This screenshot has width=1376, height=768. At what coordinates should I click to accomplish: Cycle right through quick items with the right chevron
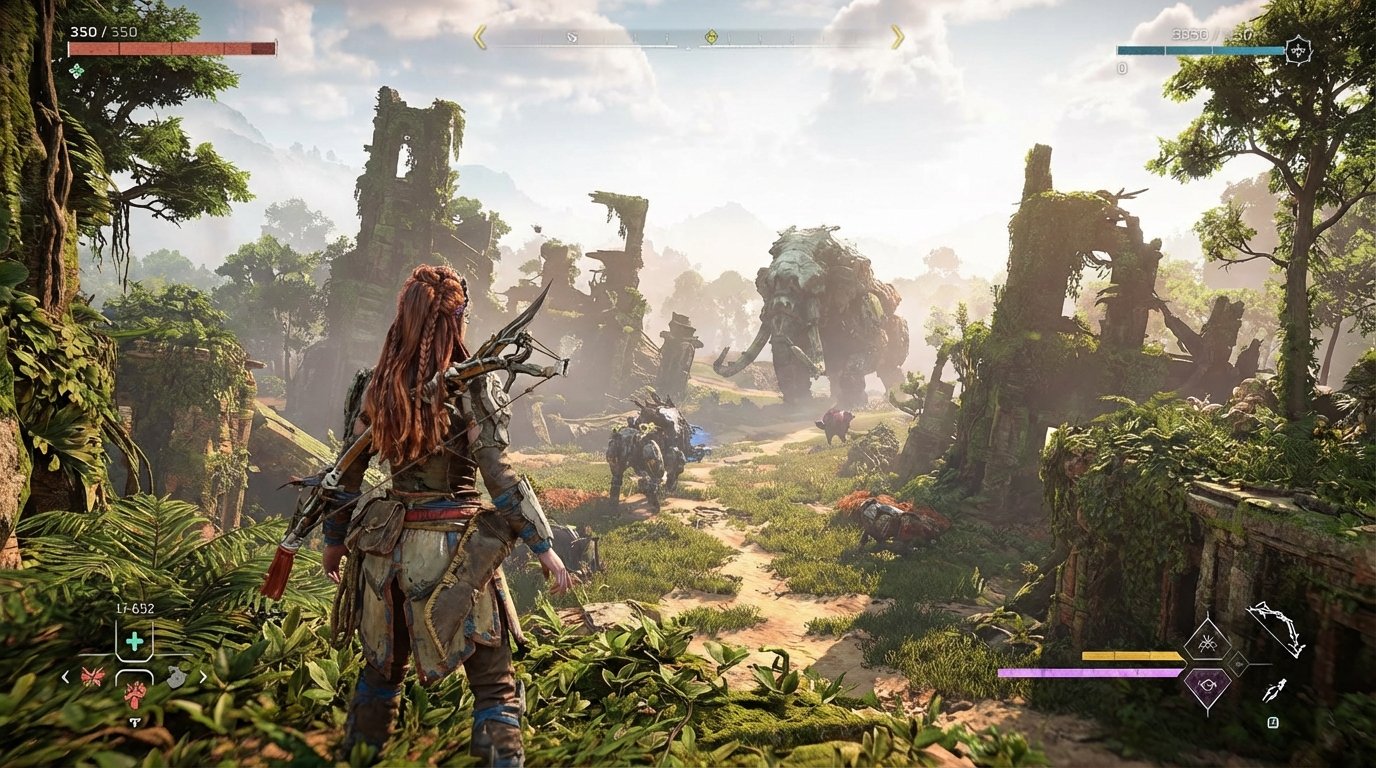click(204, 676)
